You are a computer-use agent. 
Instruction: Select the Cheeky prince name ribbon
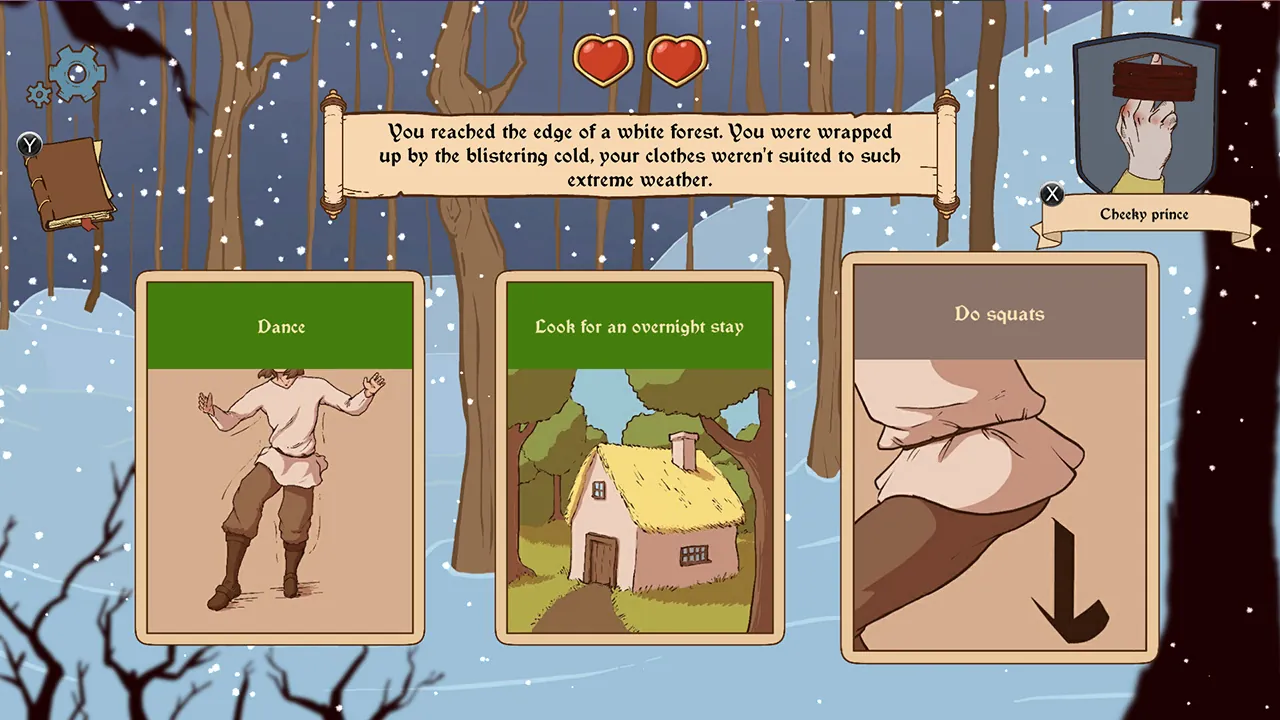tap(1144, 214)
